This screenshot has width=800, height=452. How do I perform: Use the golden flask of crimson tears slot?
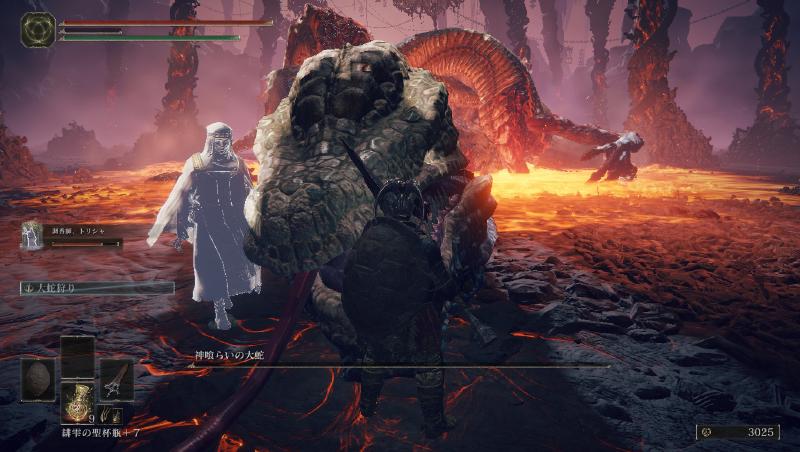[x=77, y=402]
